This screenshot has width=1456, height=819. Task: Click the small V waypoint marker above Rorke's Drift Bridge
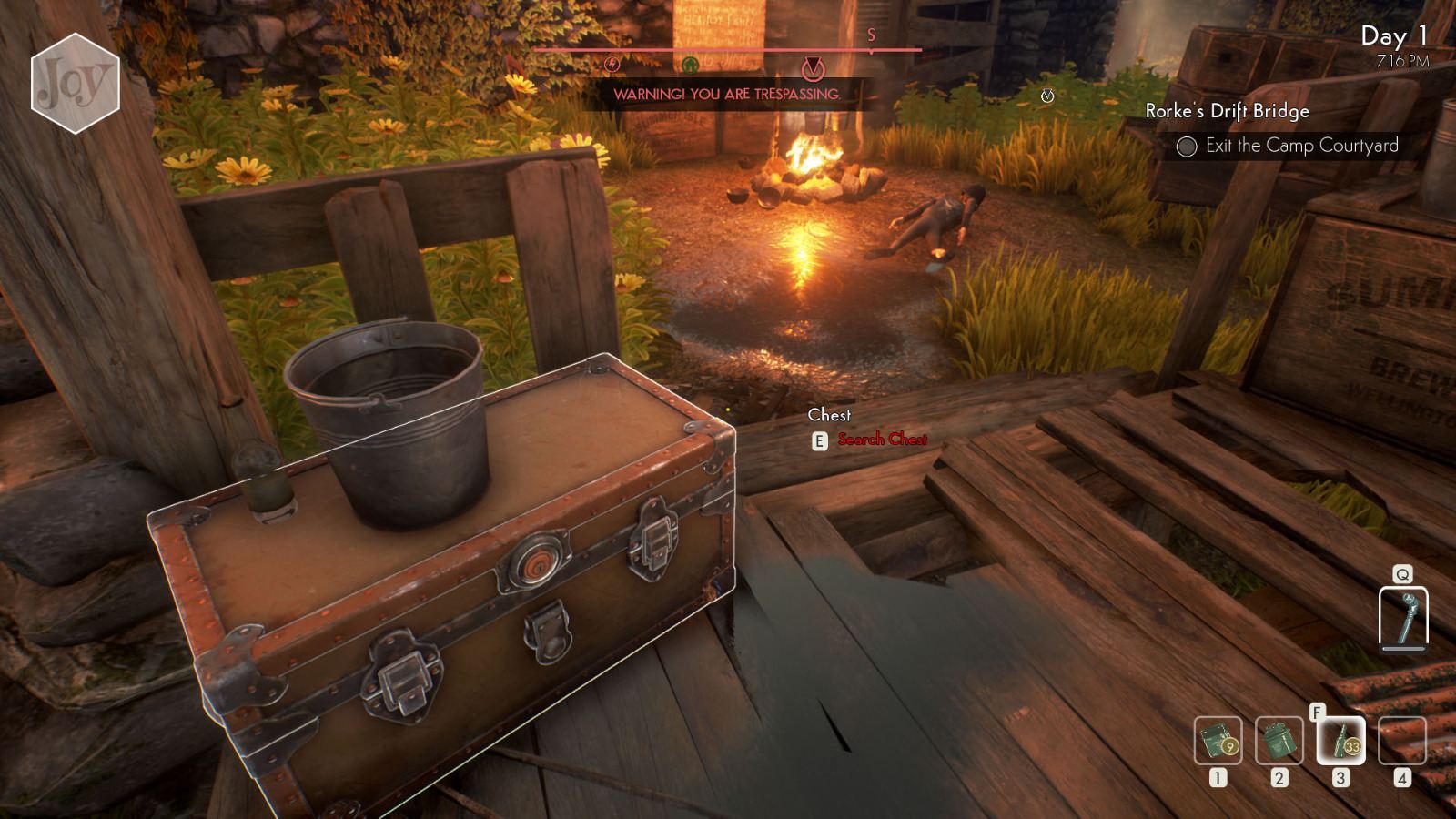click(1048, 94)
